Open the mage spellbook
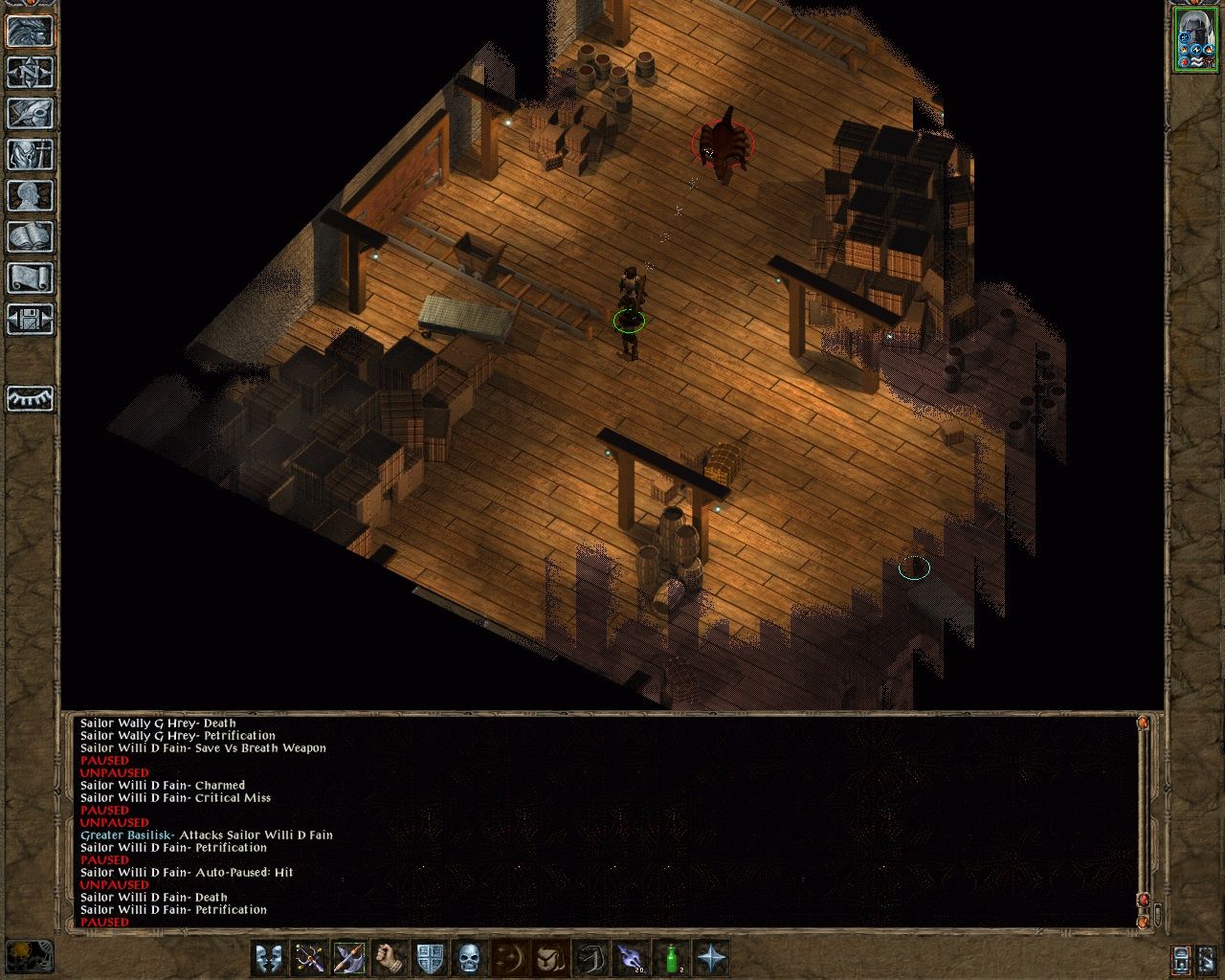This screenshot has width=1225, height=980. click(x=30, y=236)
